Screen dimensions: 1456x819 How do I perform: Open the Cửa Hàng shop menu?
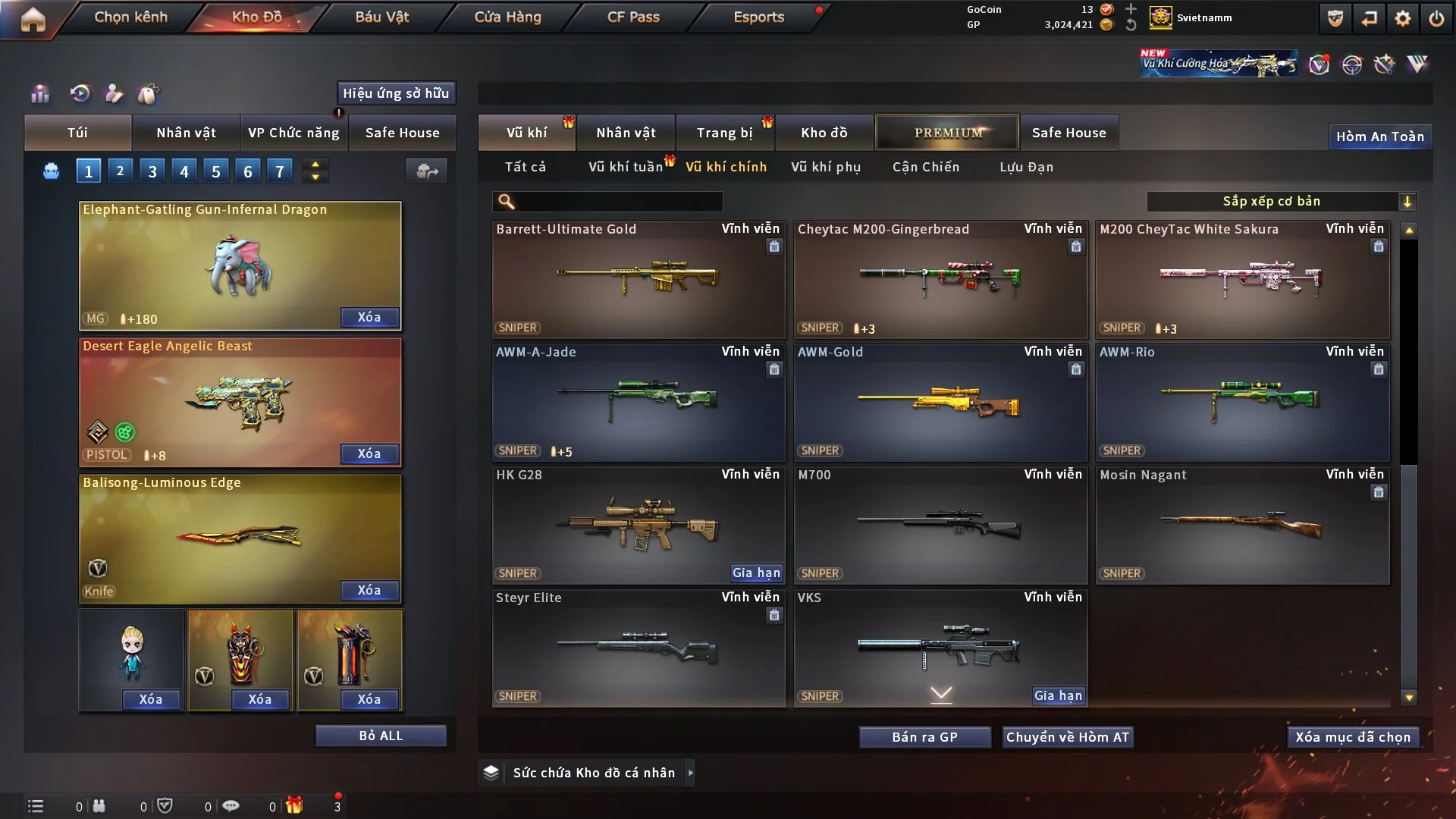tap(507, 17)
